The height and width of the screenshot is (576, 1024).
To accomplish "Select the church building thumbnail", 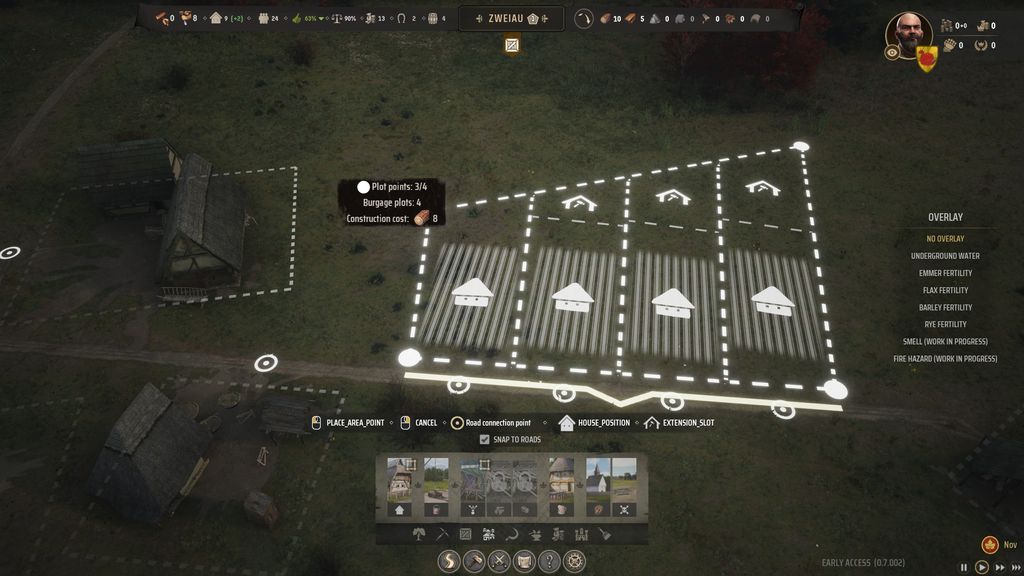I will click(x=598, y=480).
